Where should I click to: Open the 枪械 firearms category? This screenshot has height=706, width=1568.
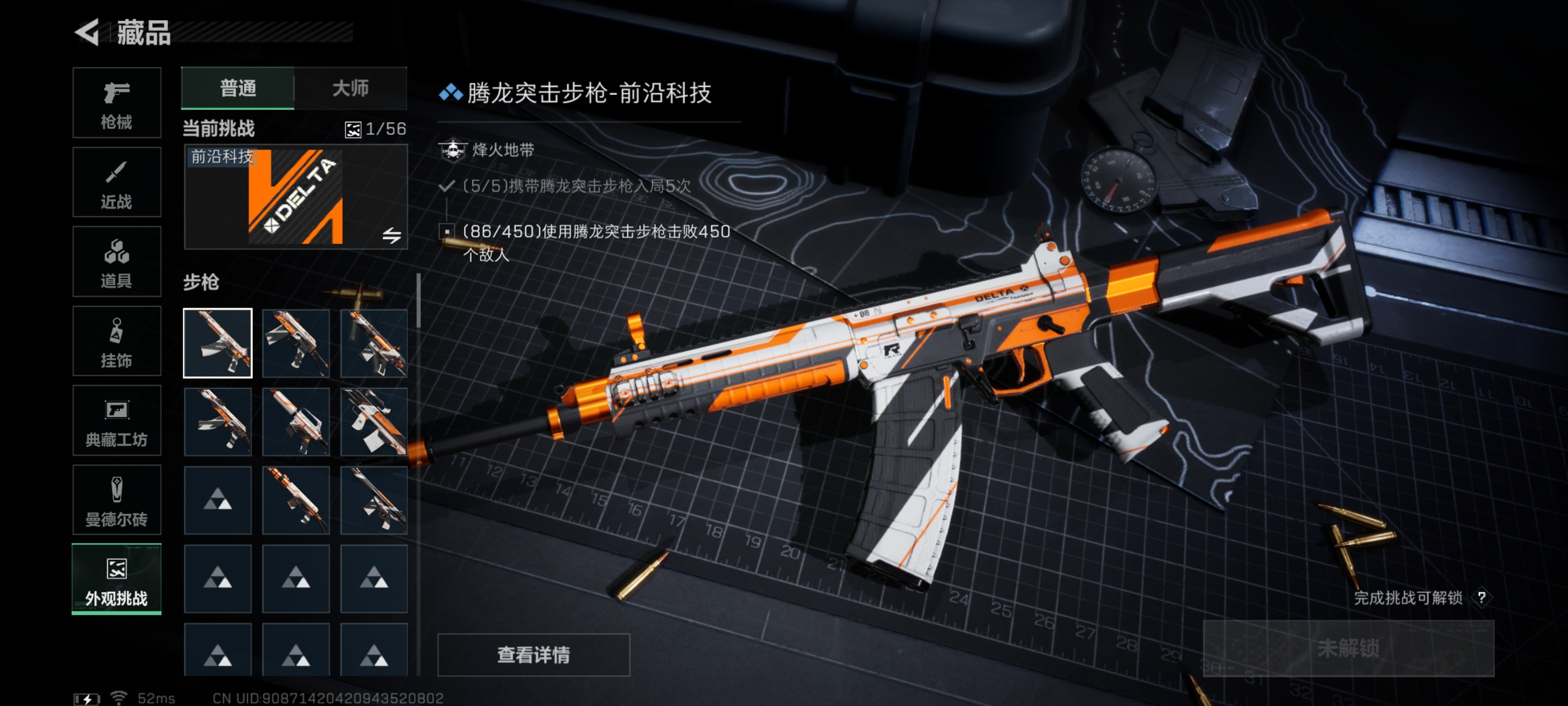coord(116,103)
